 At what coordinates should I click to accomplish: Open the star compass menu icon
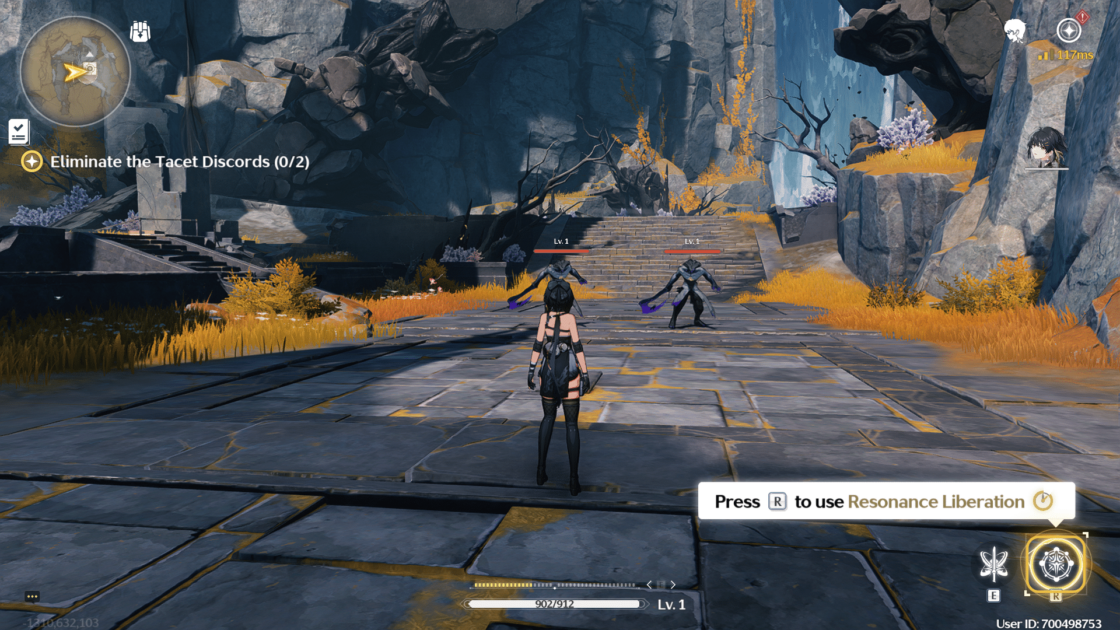point(1070,30)
